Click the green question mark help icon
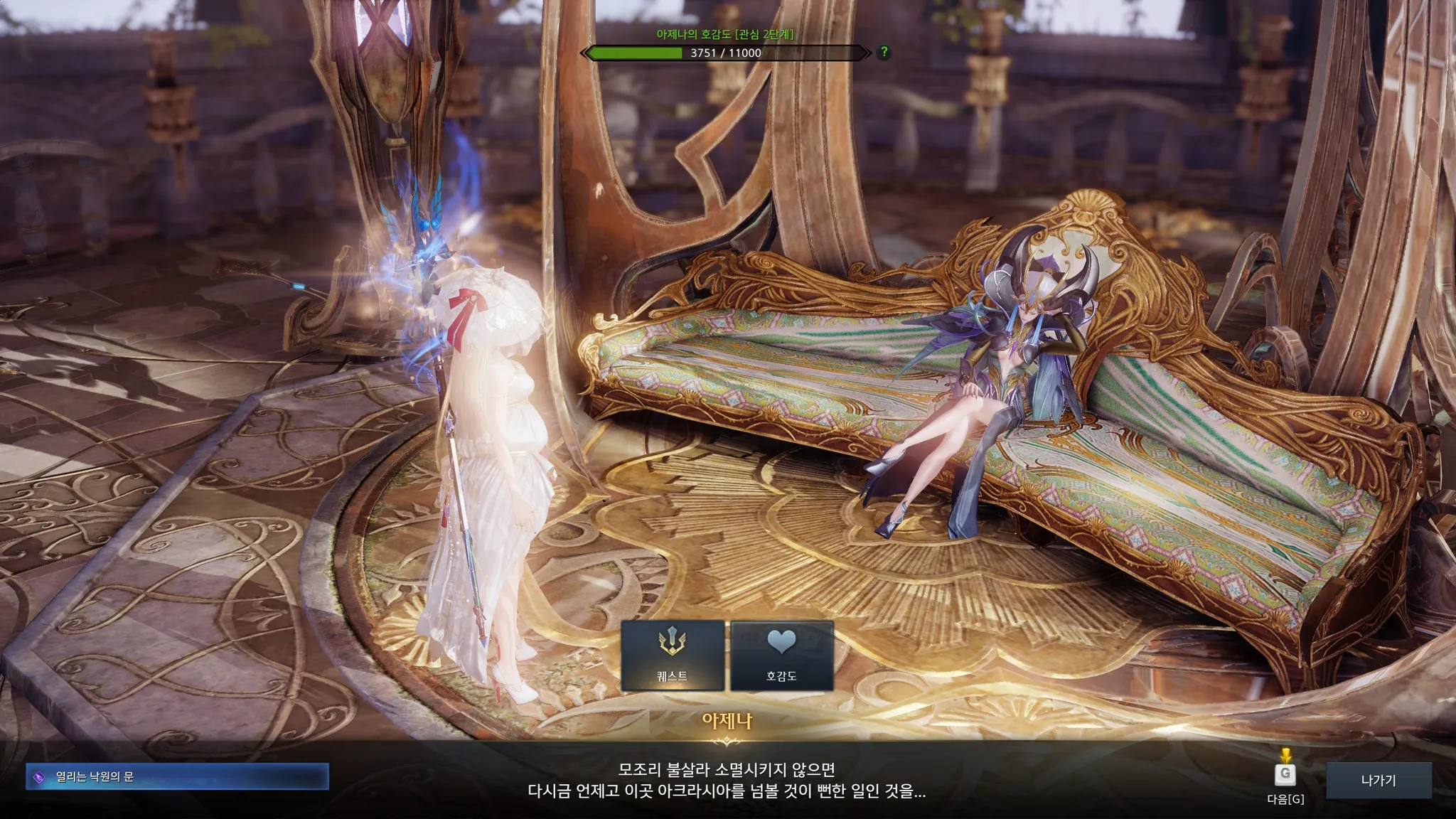Viewport: 1456px width, 819px height. pos(884,52)
